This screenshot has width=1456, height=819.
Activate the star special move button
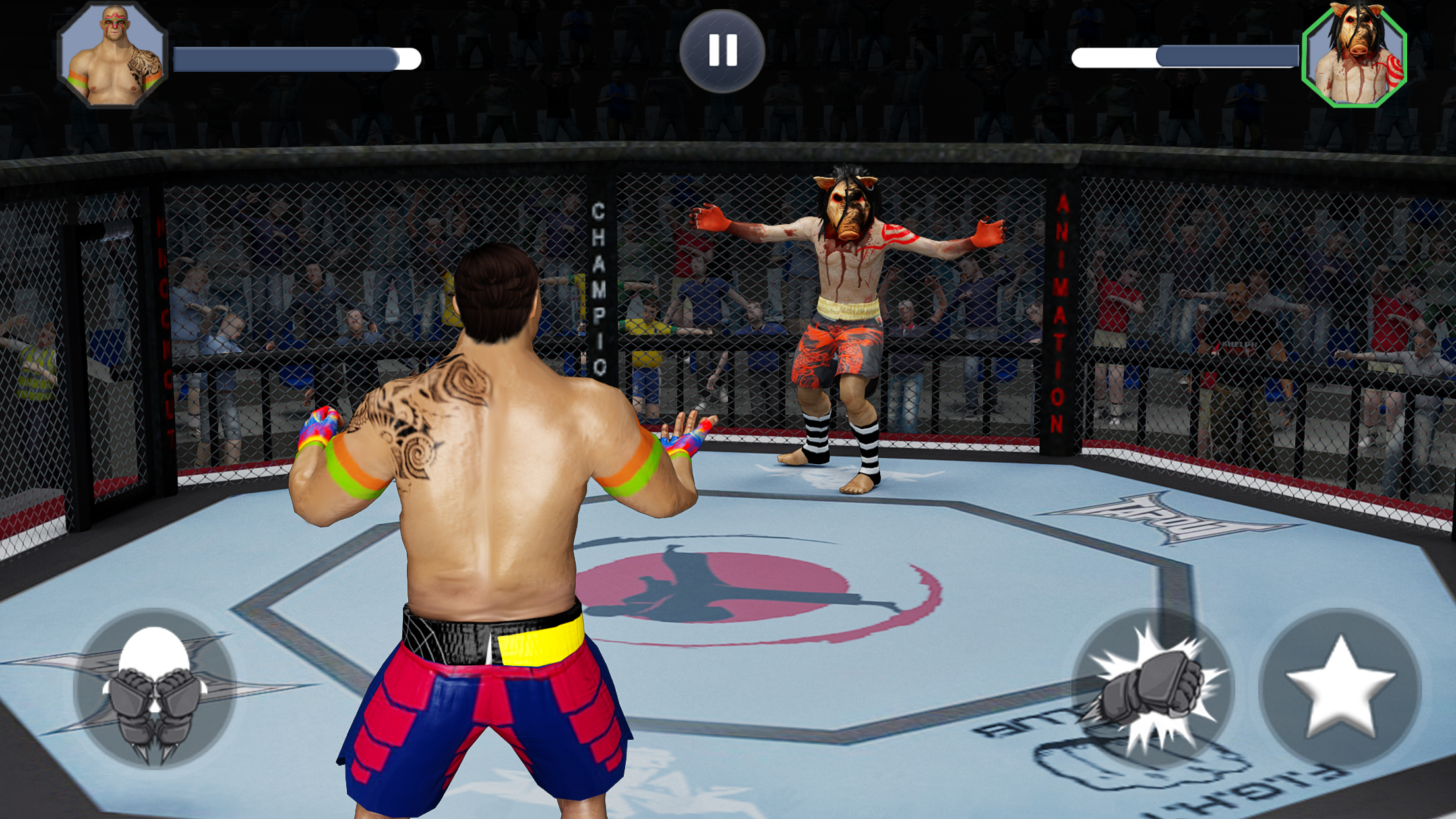pyautogui.click(x=1340, y=688)
